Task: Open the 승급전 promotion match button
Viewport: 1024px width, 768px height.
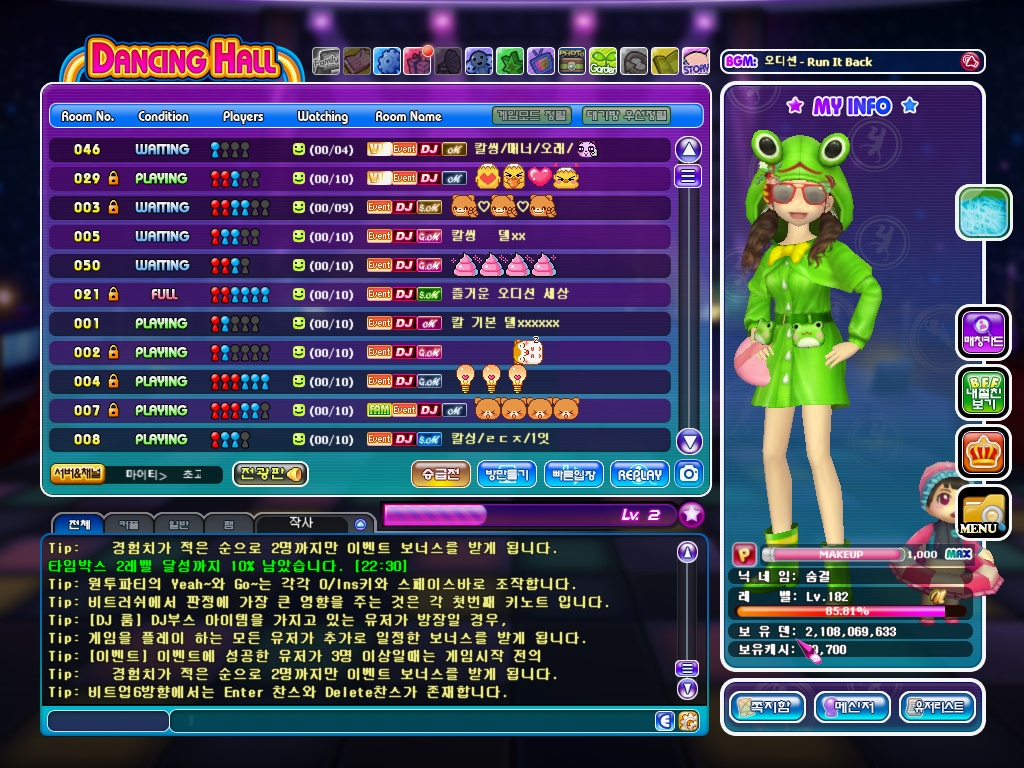Action: [x=441, y=474]
